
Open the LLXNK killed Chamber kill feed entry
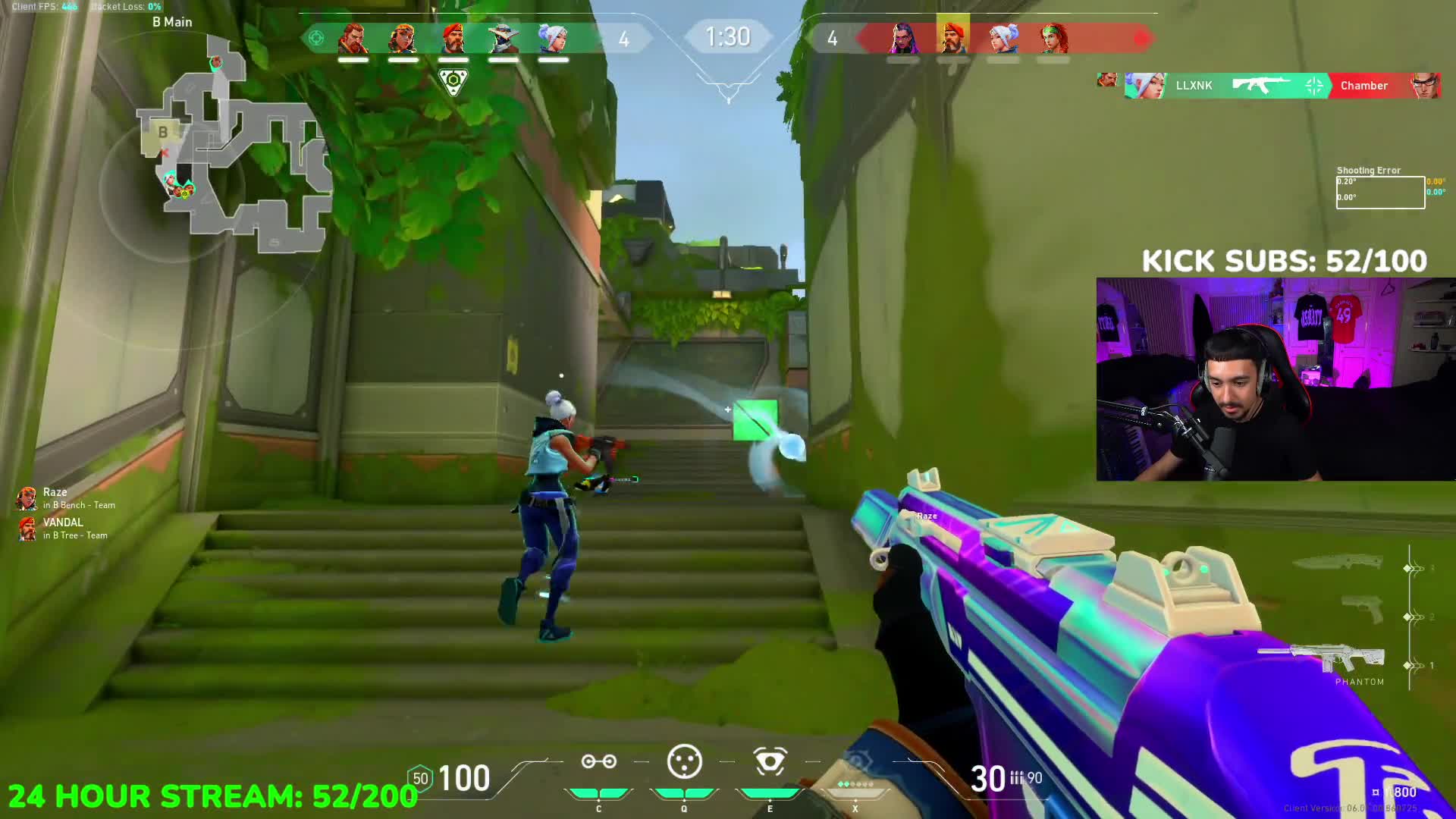pyautogui.click(x=1282, y=86)
